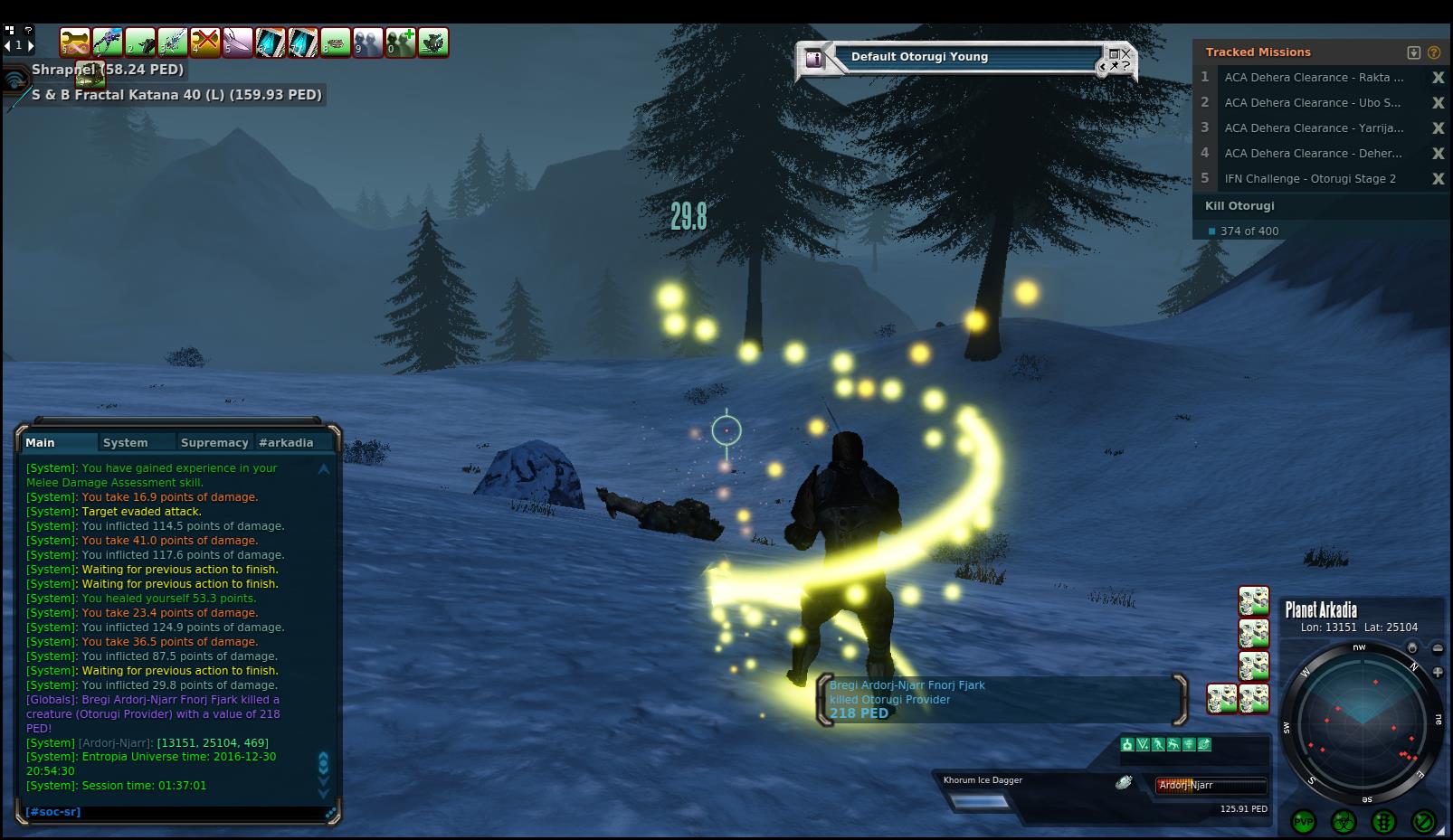Screen dimensions: 1453x840
Task: Go to the next hotbar page arrow
Action: (x=31, y=45)
